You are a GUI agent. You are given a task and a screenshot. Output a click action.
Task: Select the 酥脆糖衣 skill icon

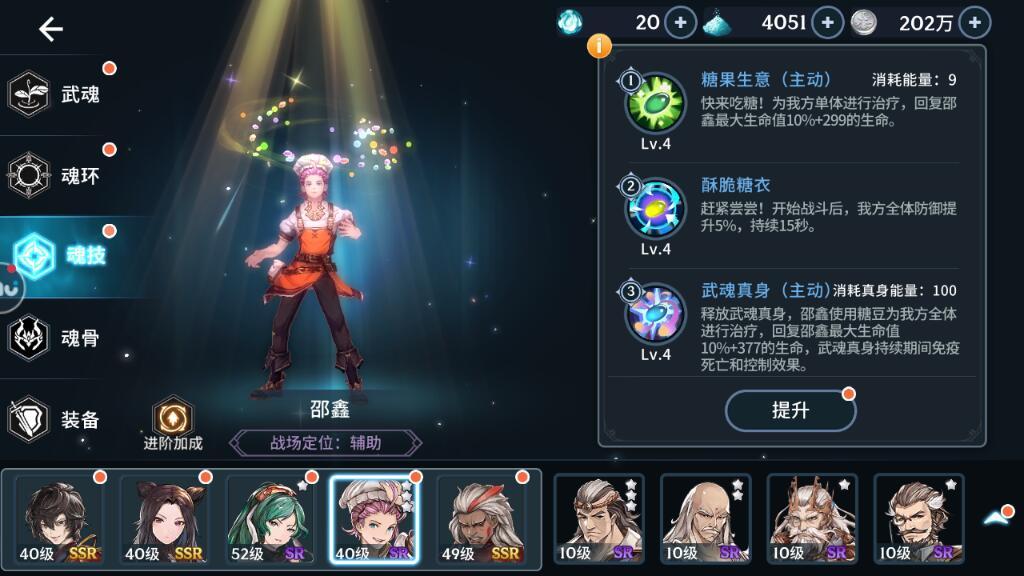[655, 208]
